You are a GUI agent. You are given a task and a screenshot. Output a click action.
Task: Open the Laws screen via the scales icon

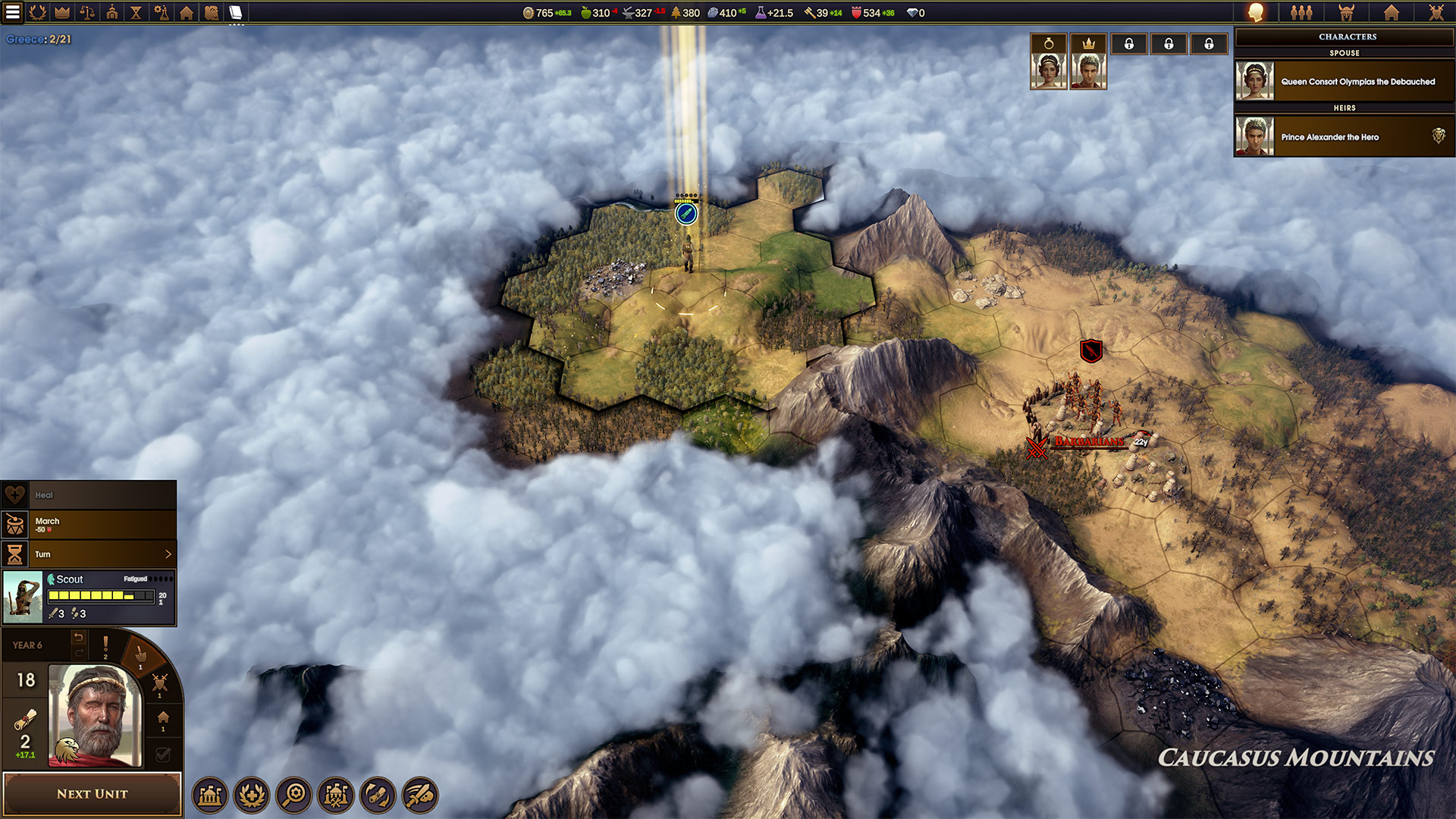point(86,12)
